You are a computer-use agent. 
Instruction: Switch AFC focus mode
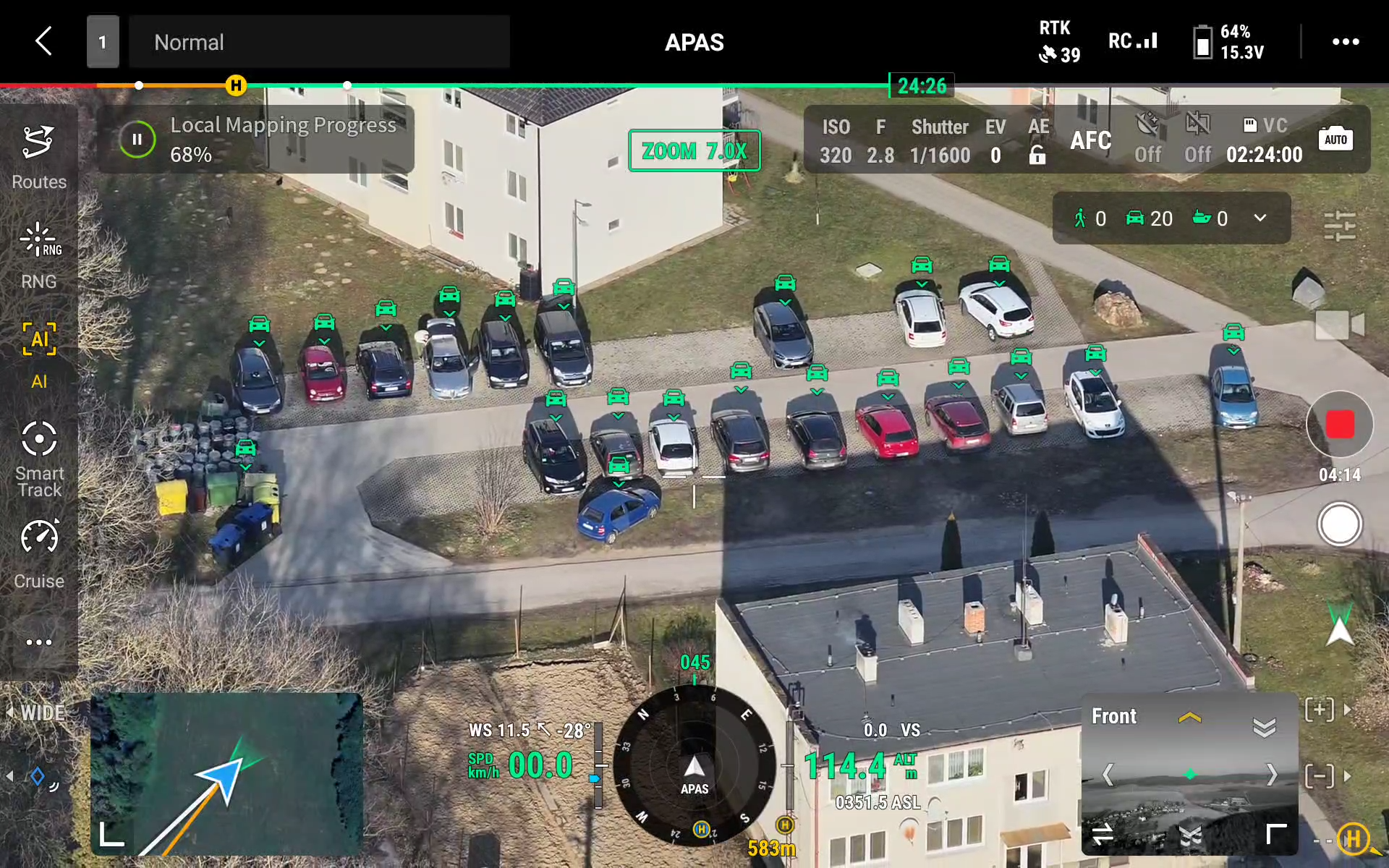point(1090,140)
